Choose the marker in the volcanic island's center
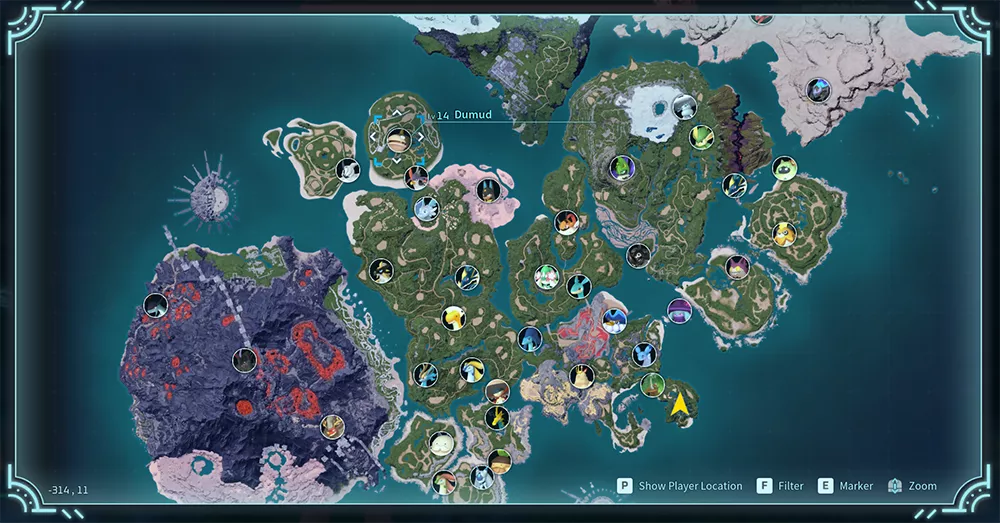Screen dimensions: 1000x523 point(244,360)
